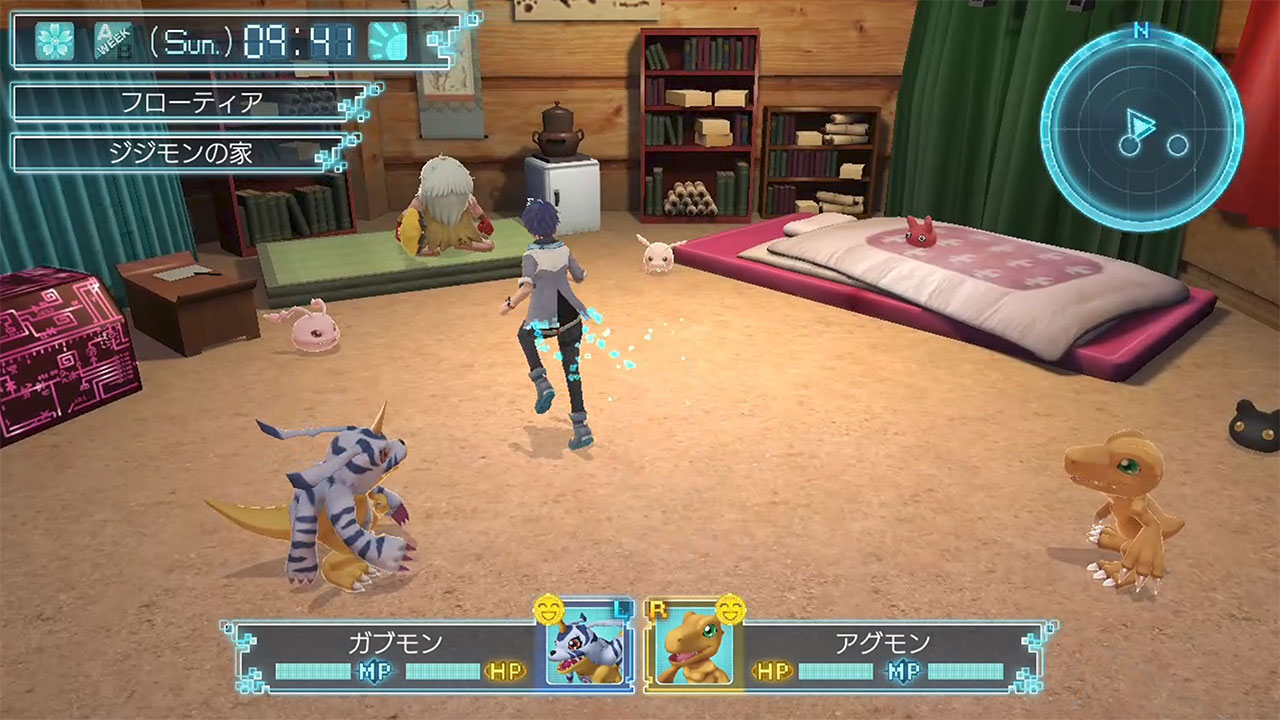Click the smiley mood icon above Gabumon's portrait
This screenshot has width=1280, height=720.
pyautogui.click(x=546, y=607)
